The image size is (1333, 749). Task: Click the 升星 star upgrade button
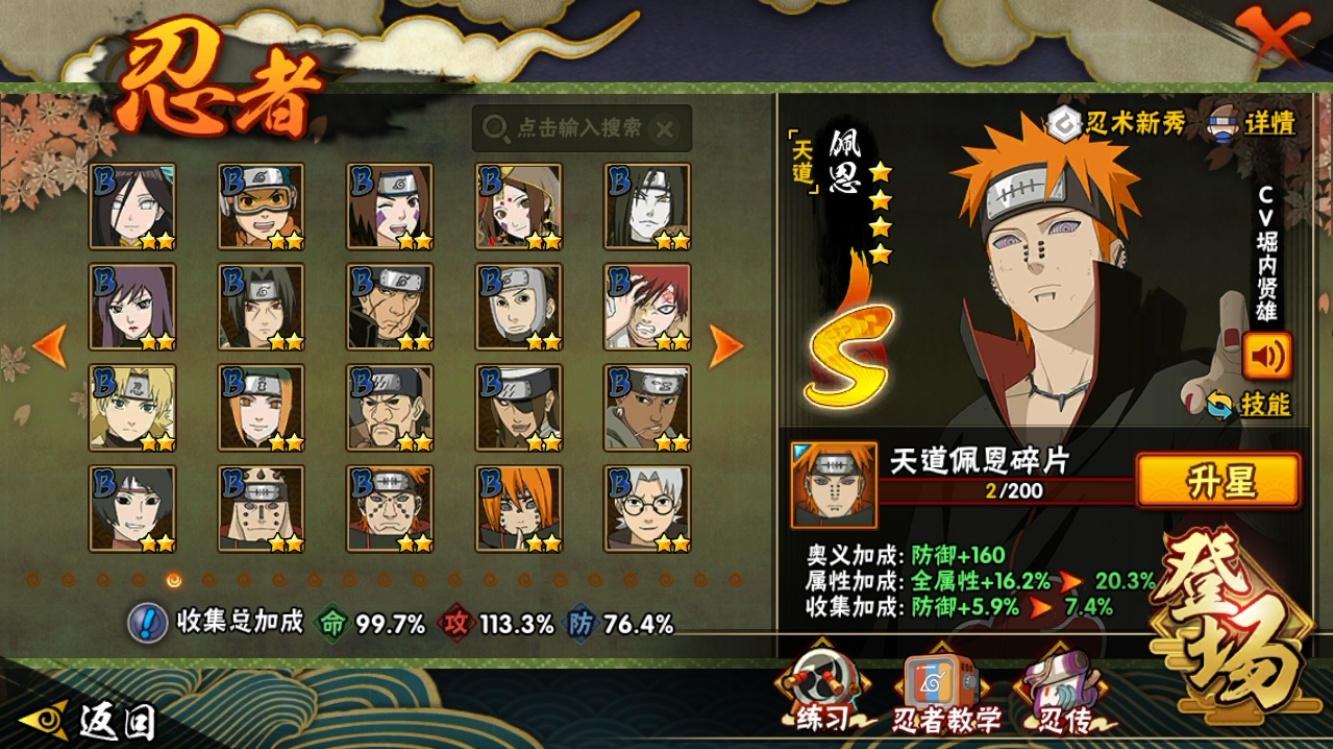(x=1219, y=481)
